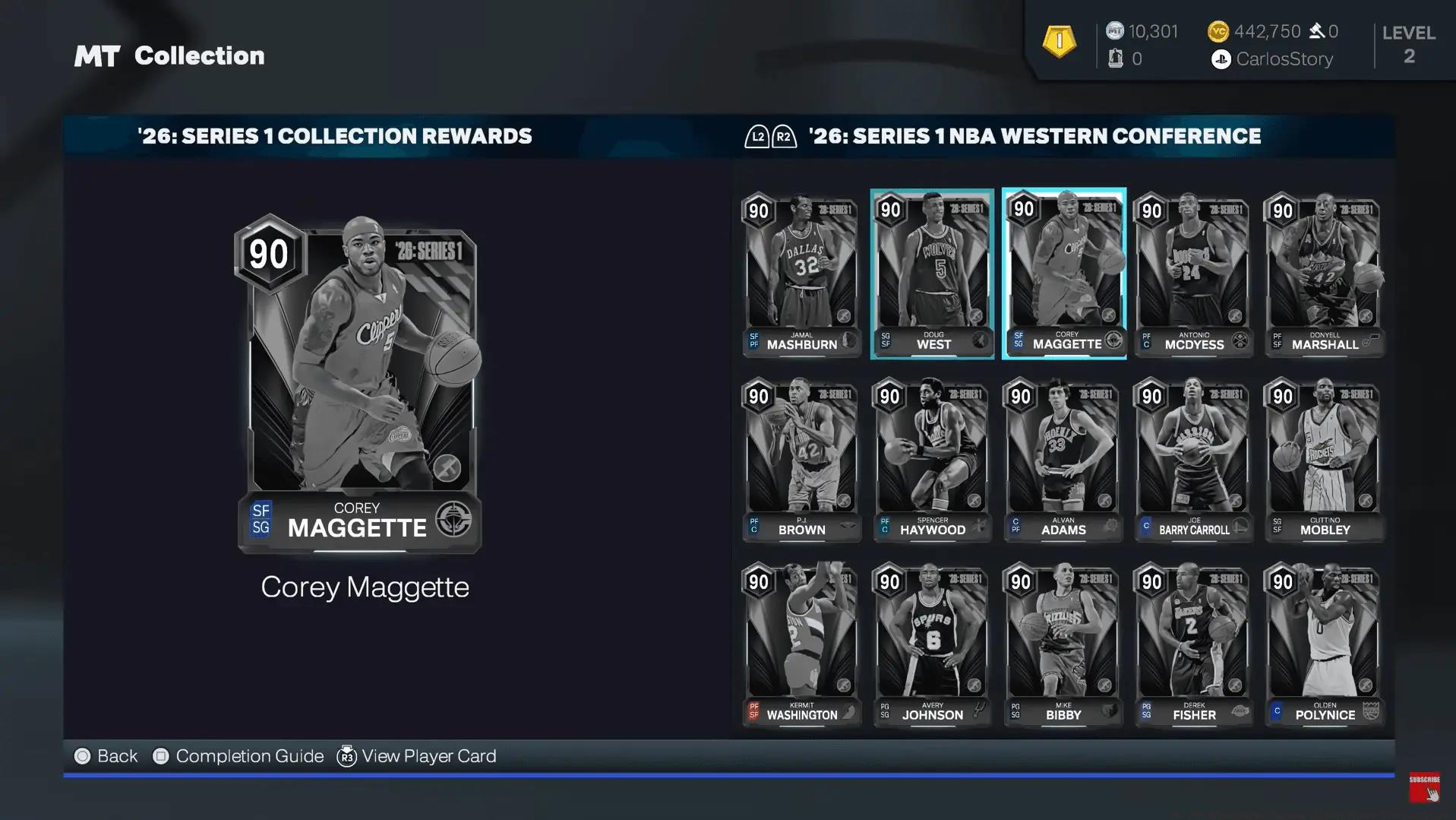The image size is (1456, 820).
Task: Select the Cuttino Mobley card
Action: (1324, 459)
